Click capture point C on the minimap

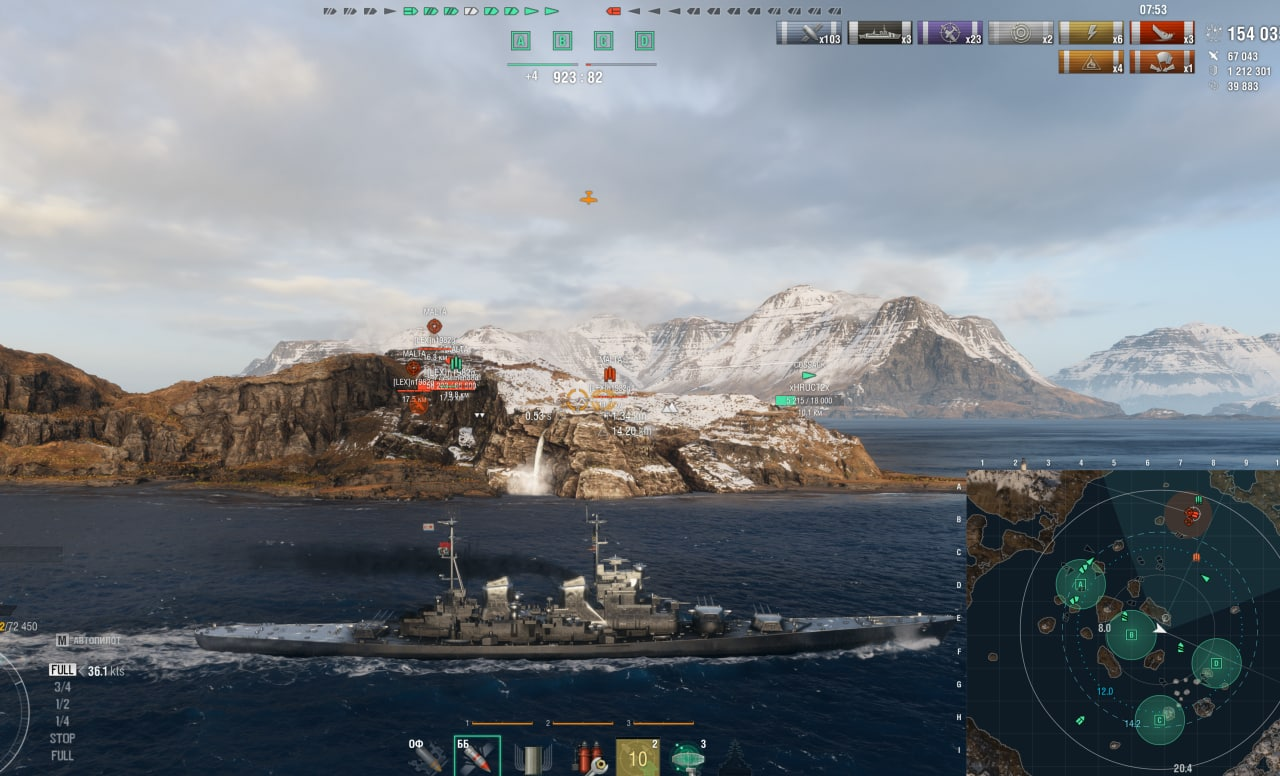click(x=1159, y=720)
